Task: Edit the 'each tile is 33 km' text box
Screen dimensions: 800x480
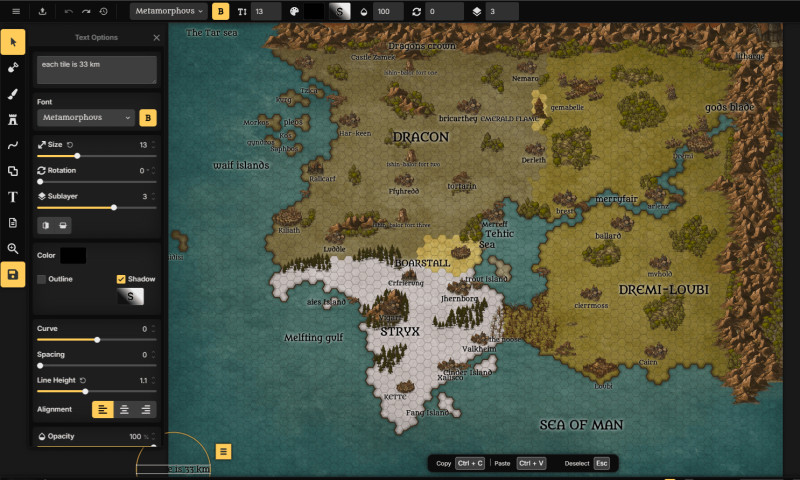Action: (97, 69)
